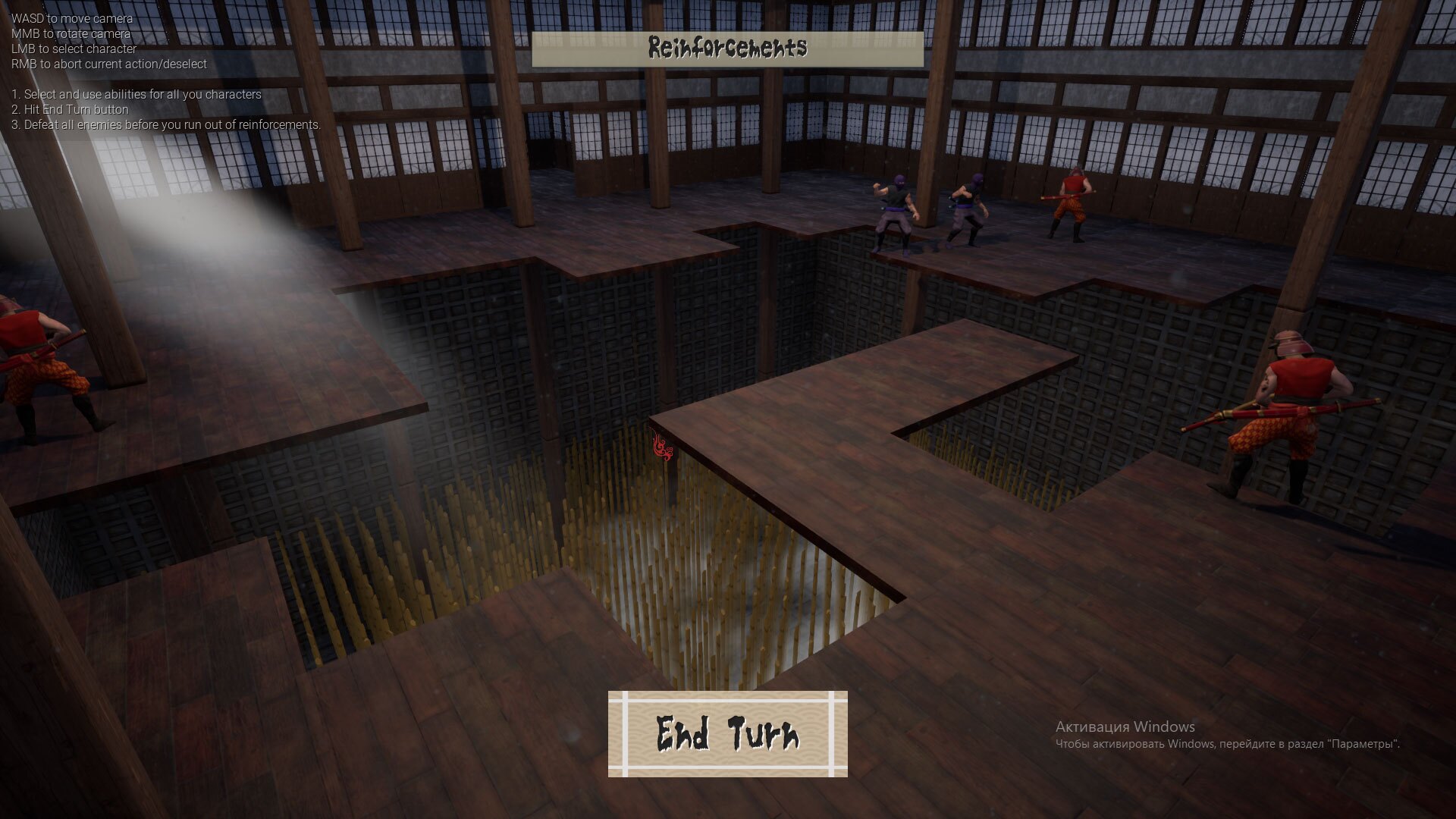The width and height of the screenshot is (1456, 819).
Task: Click the Hit End Turn button hint
Action: coord(70,109)
